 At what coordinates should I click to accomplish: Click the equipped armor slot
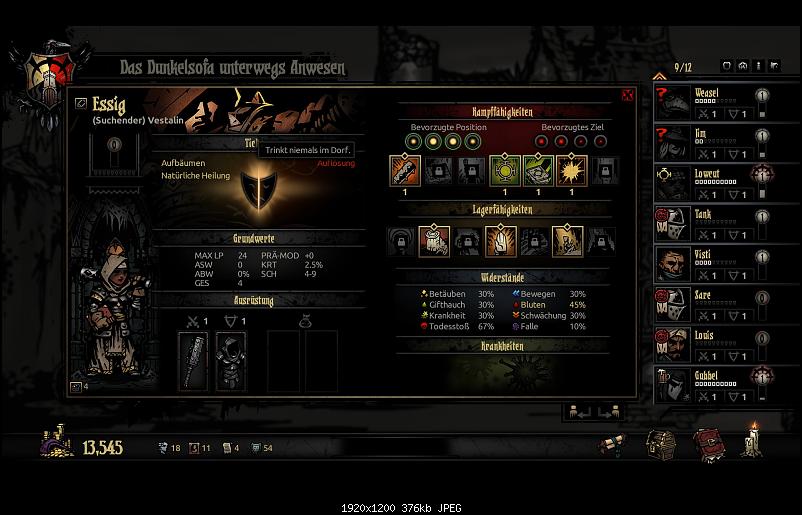click(x=231, y=360)
